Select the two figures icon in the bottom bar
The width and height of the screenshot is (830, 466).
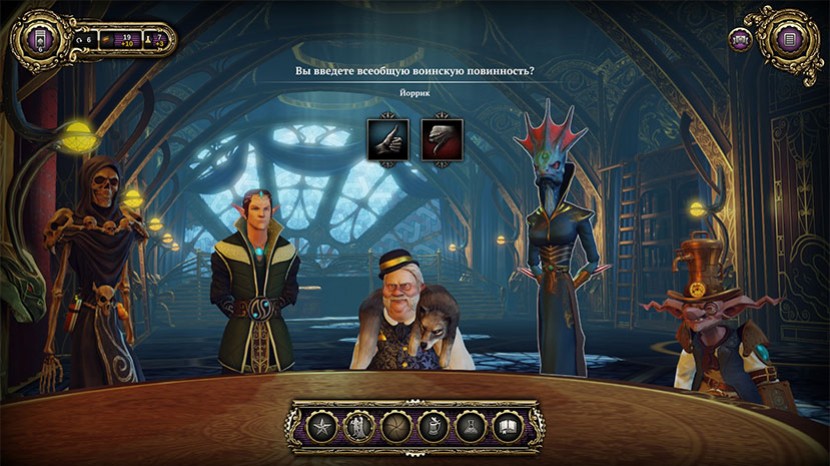(x=359, y=426)
